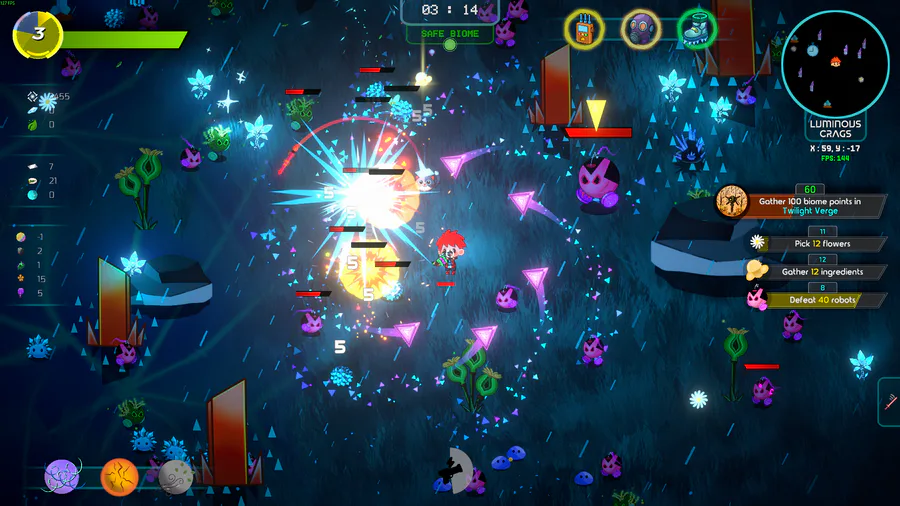This screenshot has width=900, height=506.
Task: Select the orange radio gadget icon
Action: [584, 29]
